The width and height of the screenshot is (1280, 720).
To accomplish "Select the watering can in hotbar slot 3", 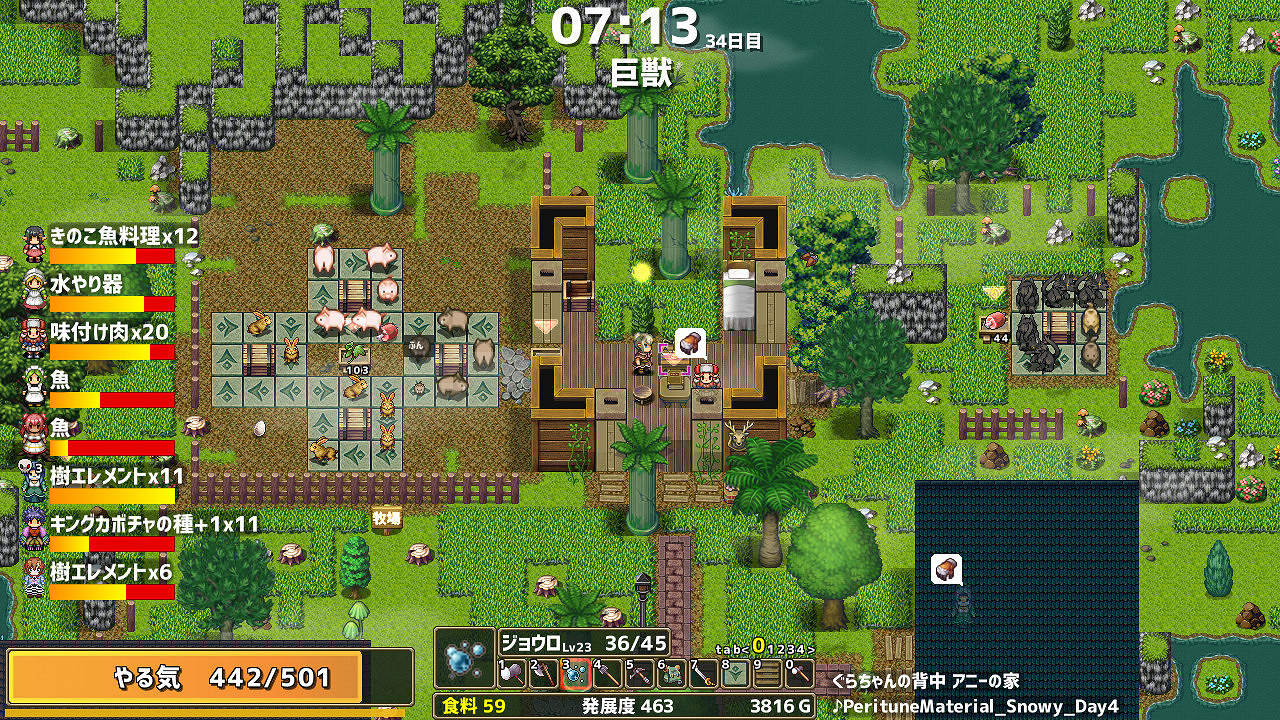I will [x=578, y=674].
